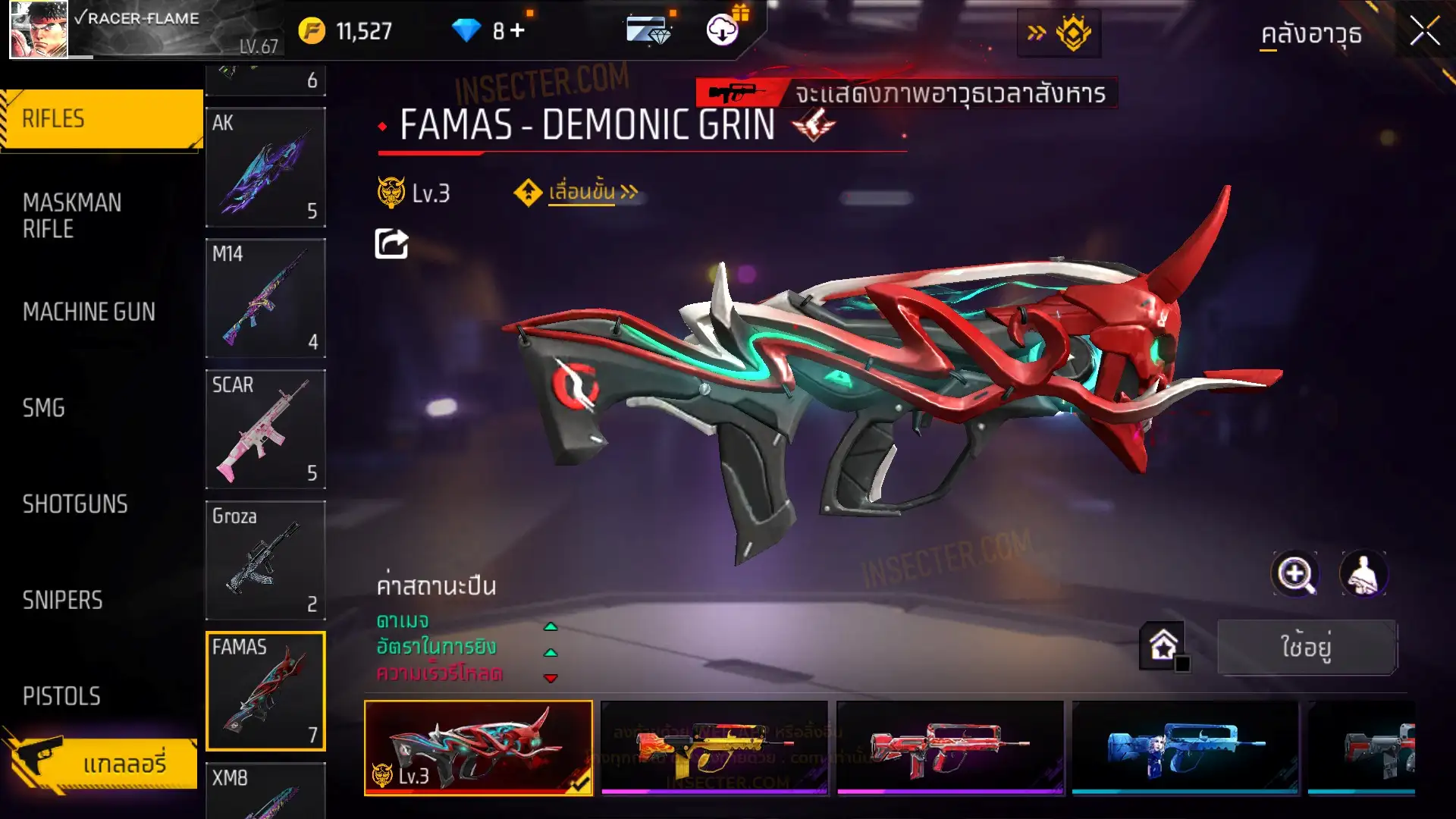
Task: Share the Demonic Grin skin
Action: coord(391,244)
